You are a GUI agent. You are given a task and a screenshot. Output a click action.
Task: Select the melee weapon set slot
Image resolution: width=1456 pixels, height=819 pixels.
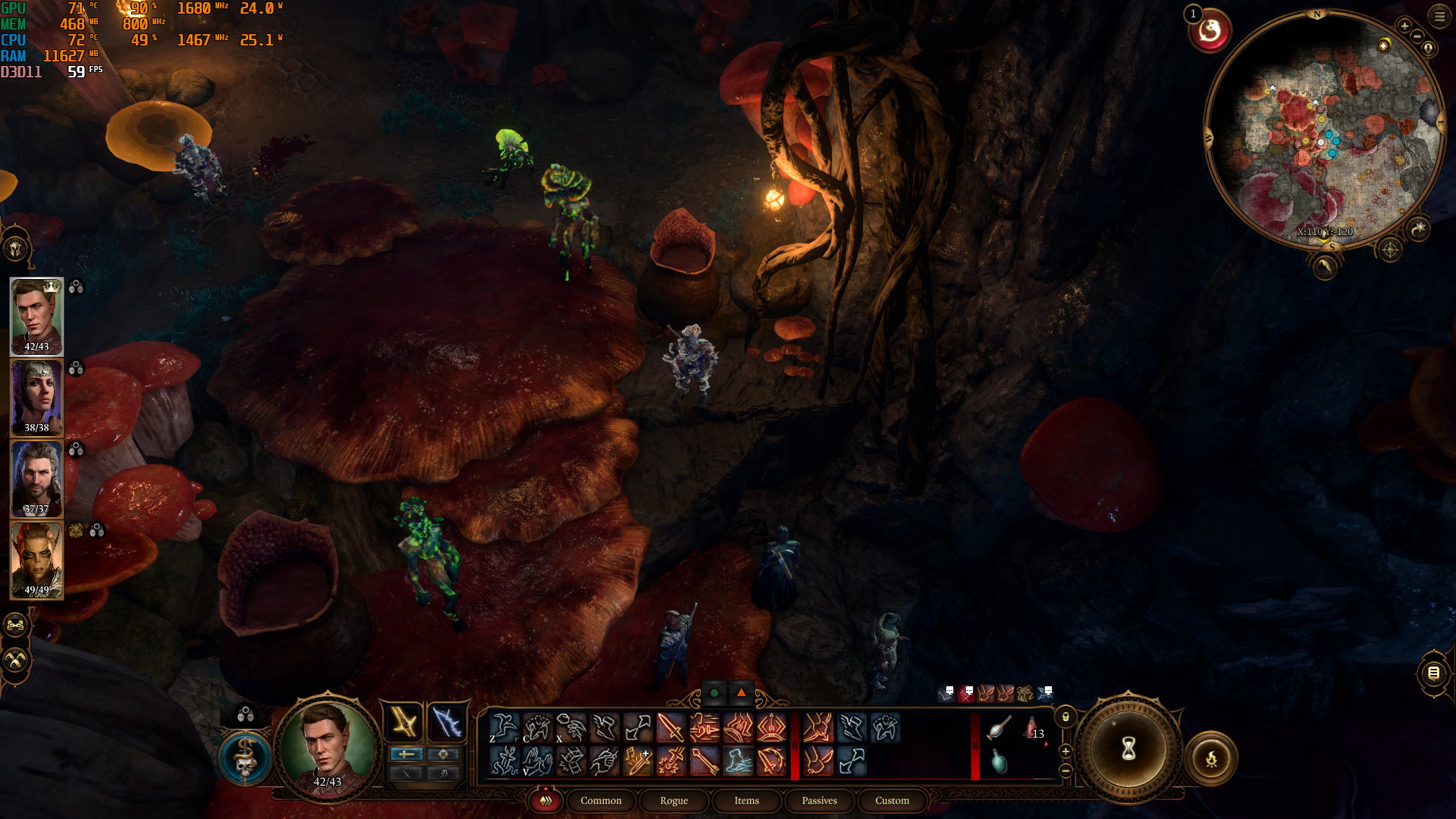403,721
